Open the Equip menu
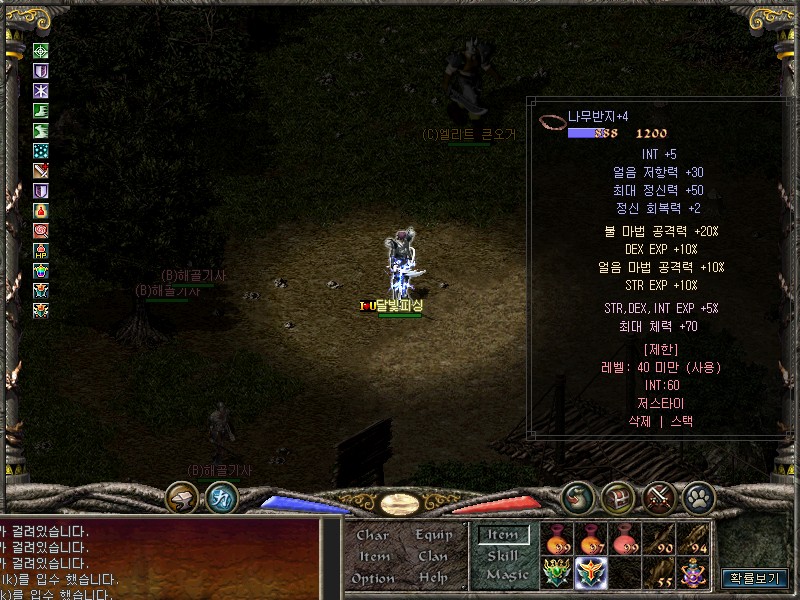The width and height of the screenshot is (800, 600). point(434,535)
